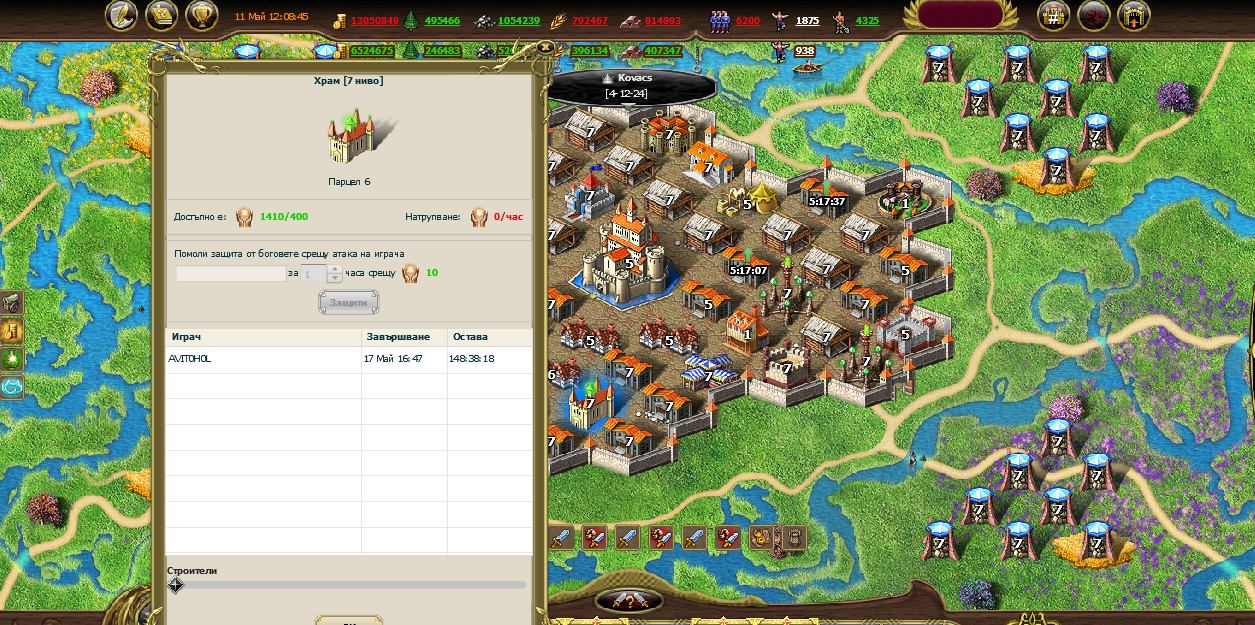
Task: Click the Строители slider handle
Action: [x=176, y=585]
